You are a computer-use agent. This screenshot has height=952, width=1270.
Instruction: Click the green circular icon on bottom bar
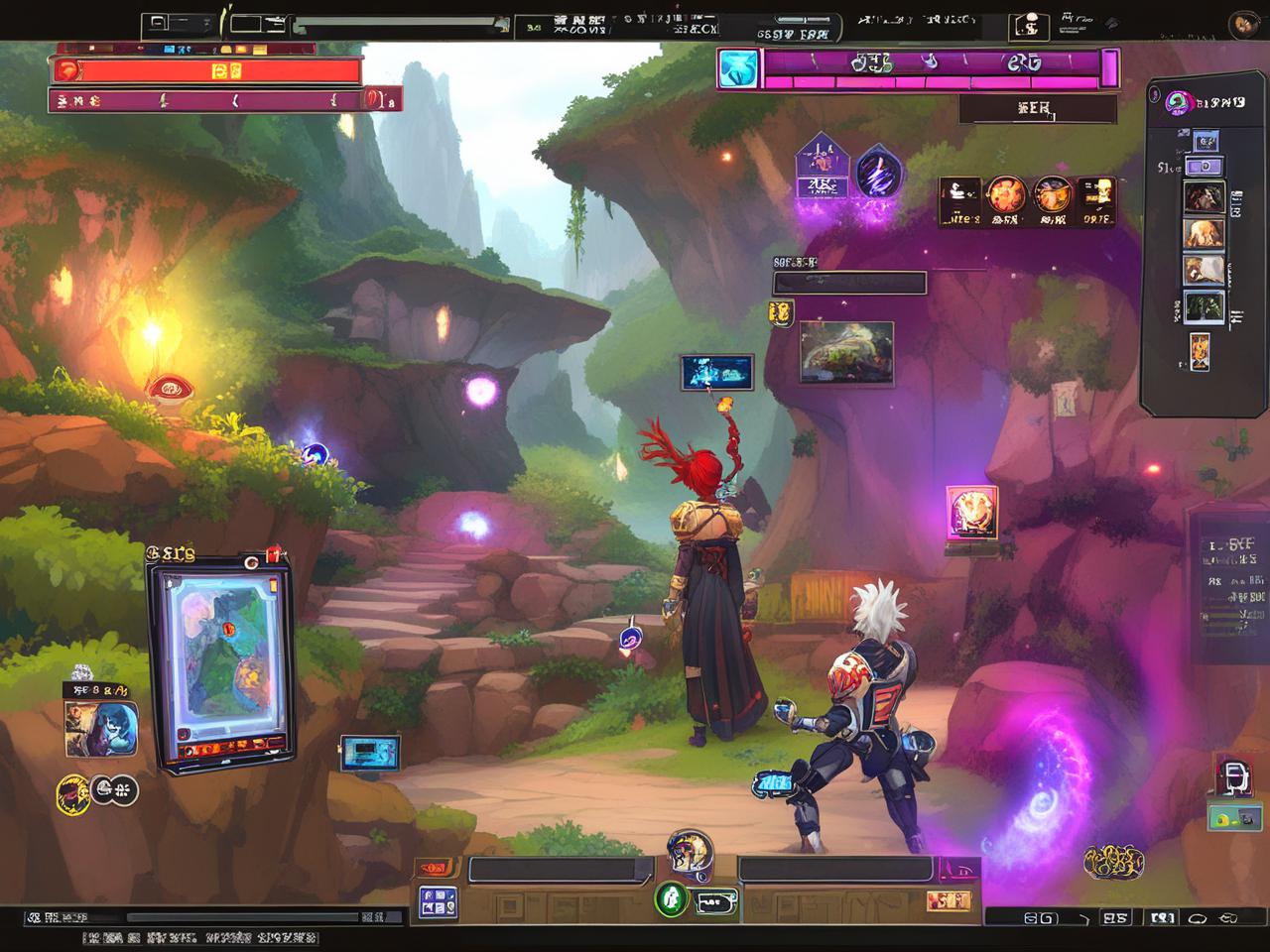coord(672,898)
